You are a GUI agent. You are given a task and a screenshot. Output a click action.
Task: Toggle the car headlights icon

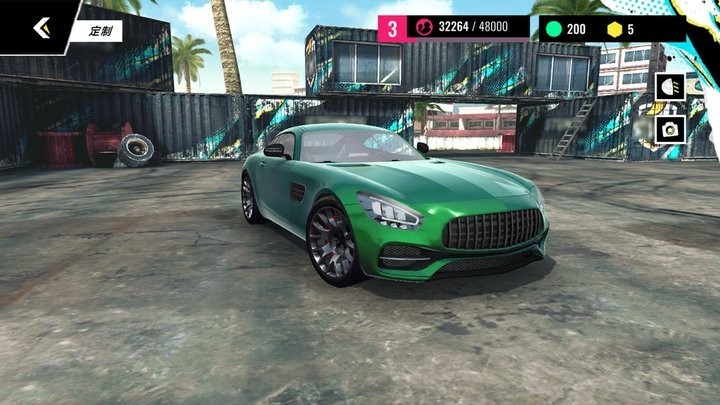pyautogui.click(x=670, y=87)
